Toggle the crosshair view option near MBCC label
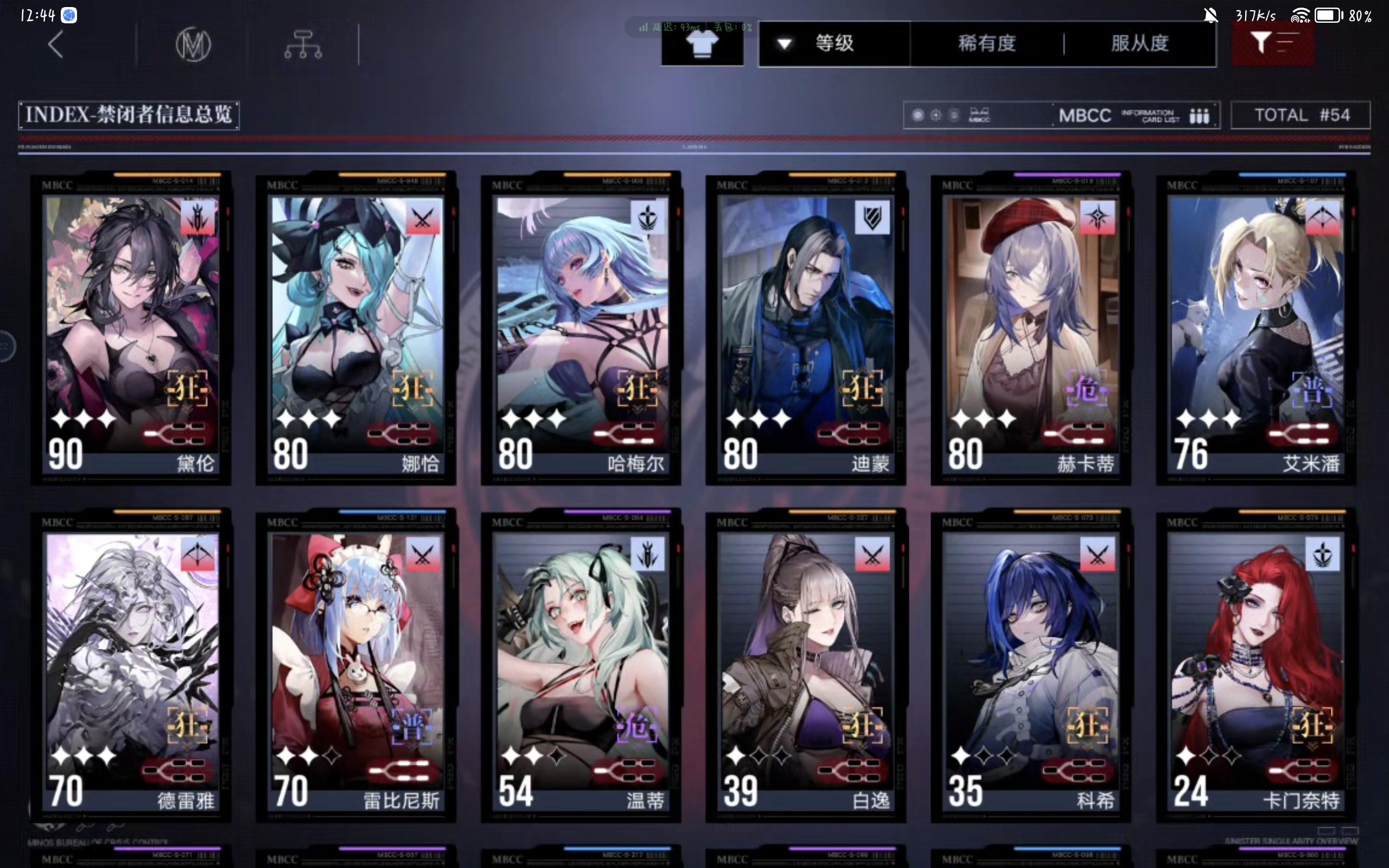1389x868 pixels. coord(936,115)
